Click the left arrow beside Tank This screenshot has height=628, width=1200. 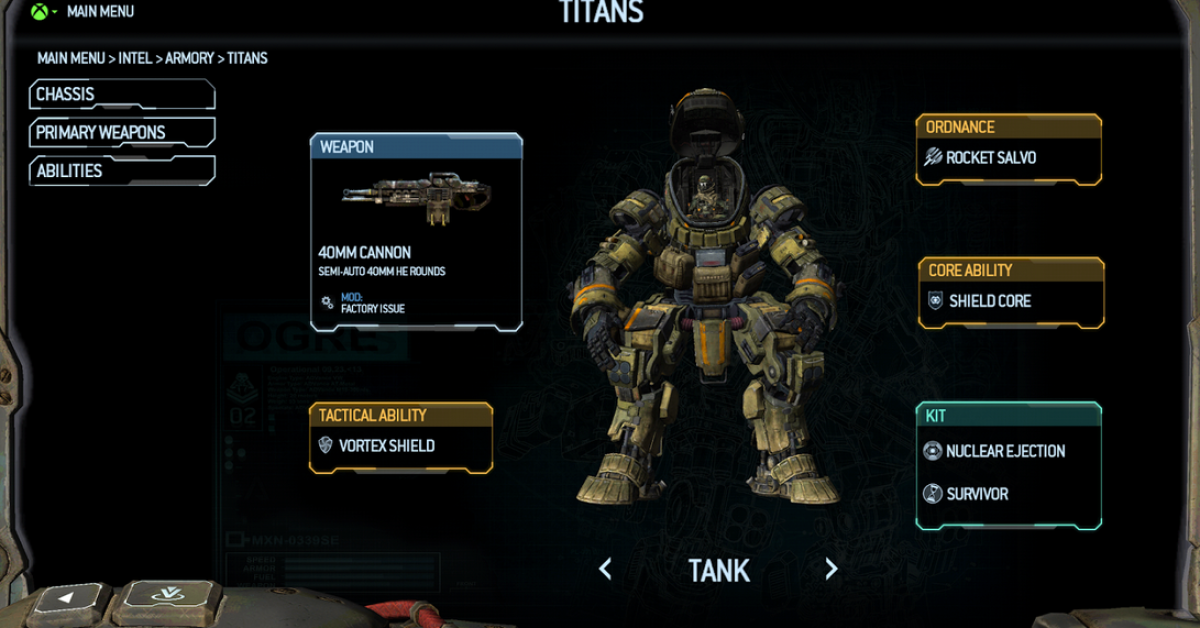coord(605,570)
